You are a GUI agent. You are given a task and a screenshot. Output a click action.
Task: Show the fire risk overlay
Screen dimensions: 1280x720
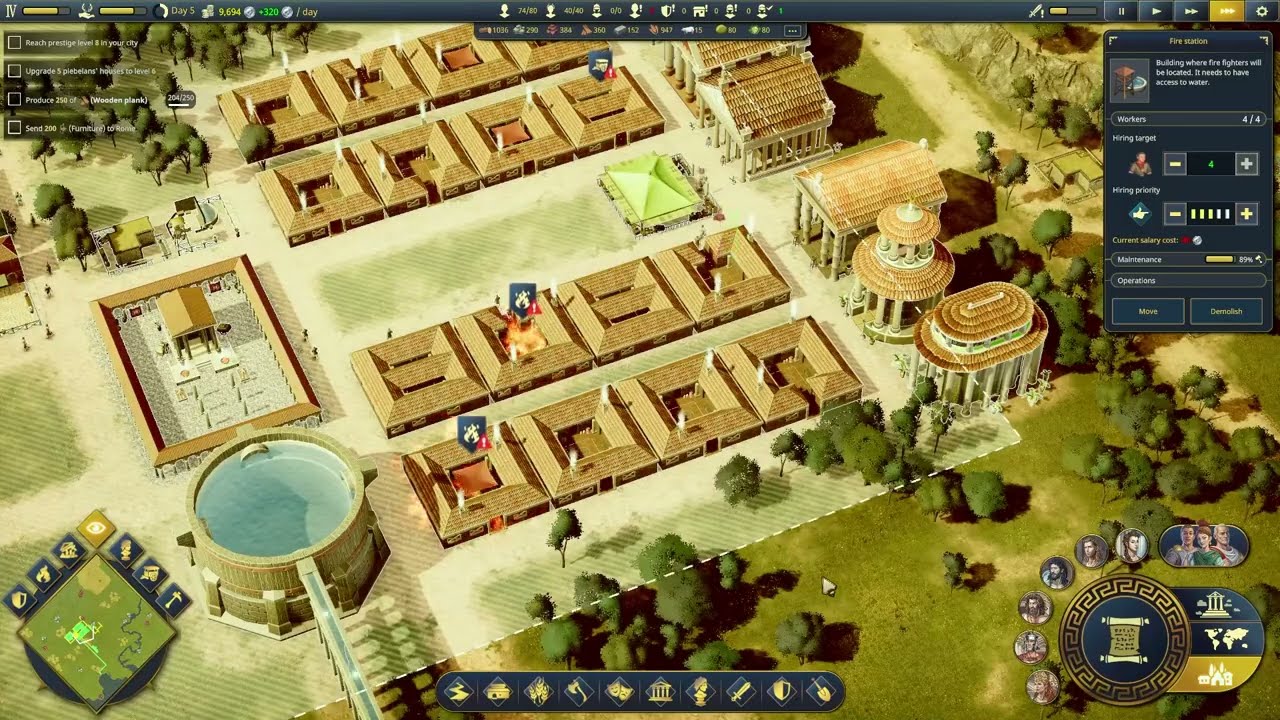[x=43, y=573]
